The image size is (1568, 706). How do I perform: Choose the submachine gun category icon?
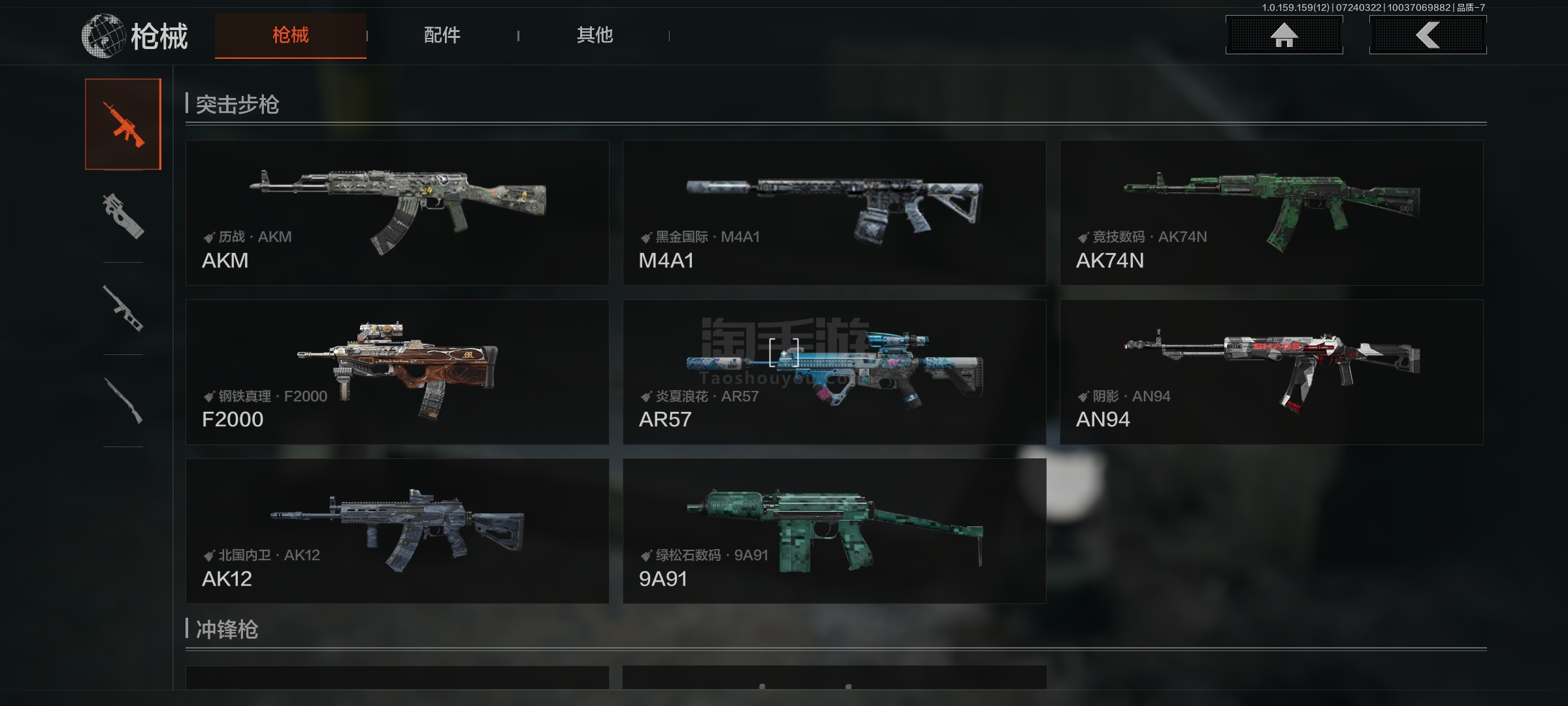[123, 216]
